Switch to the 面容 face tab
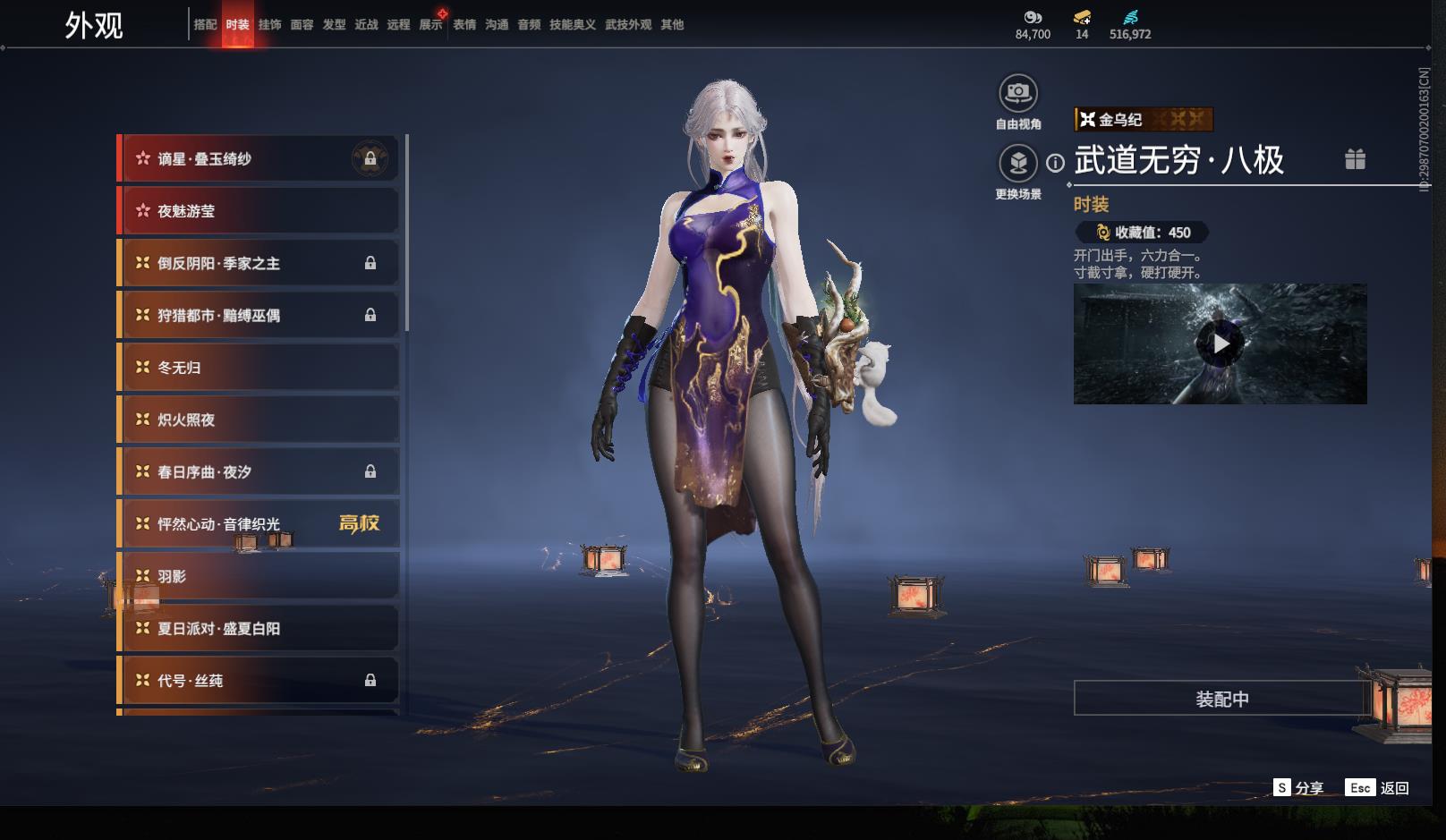The width and height of the screenshot is (1446, 840). coord(302,25)
